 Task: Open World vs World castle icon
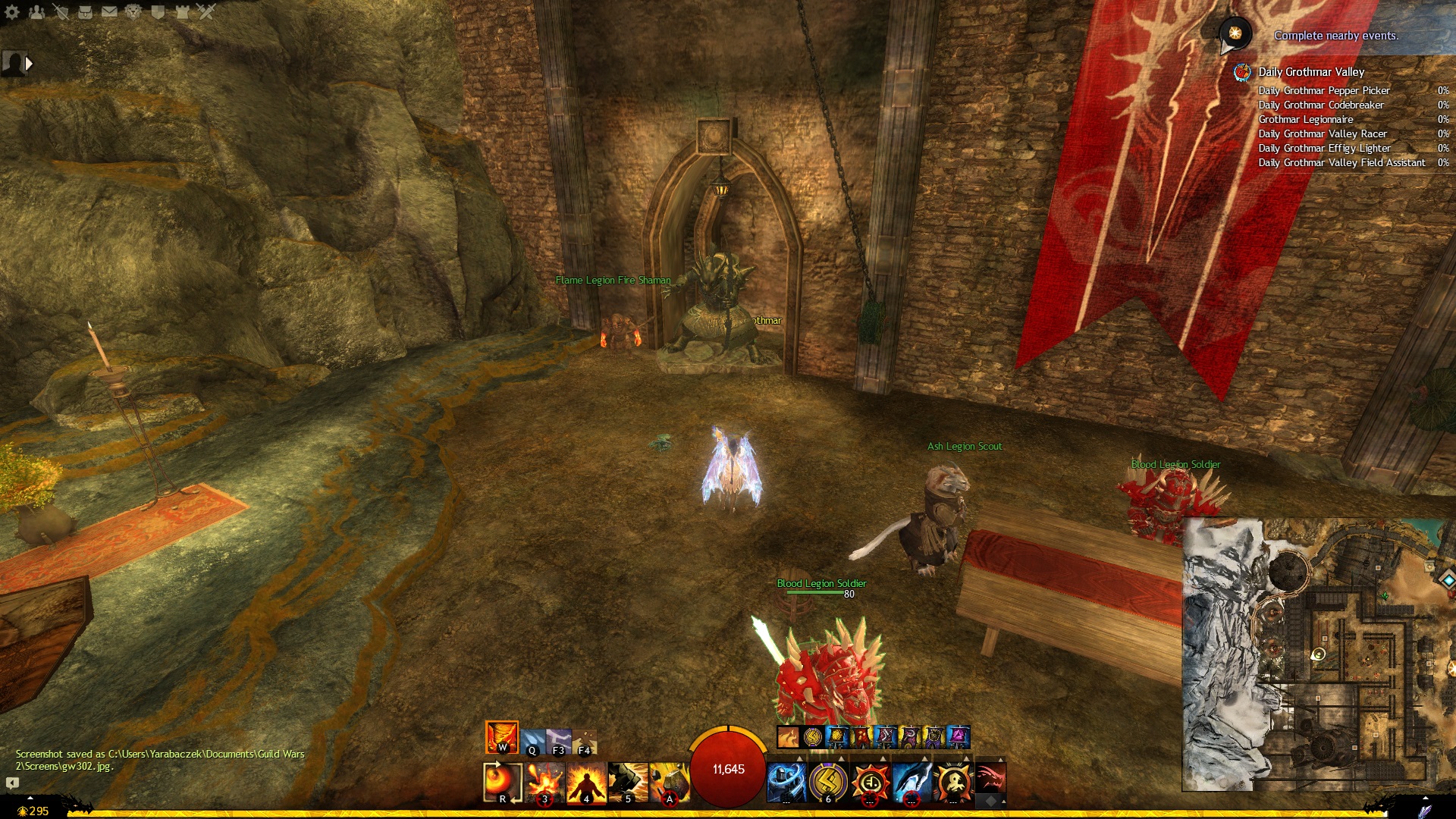pyautogui.click(x=182, y=12)
